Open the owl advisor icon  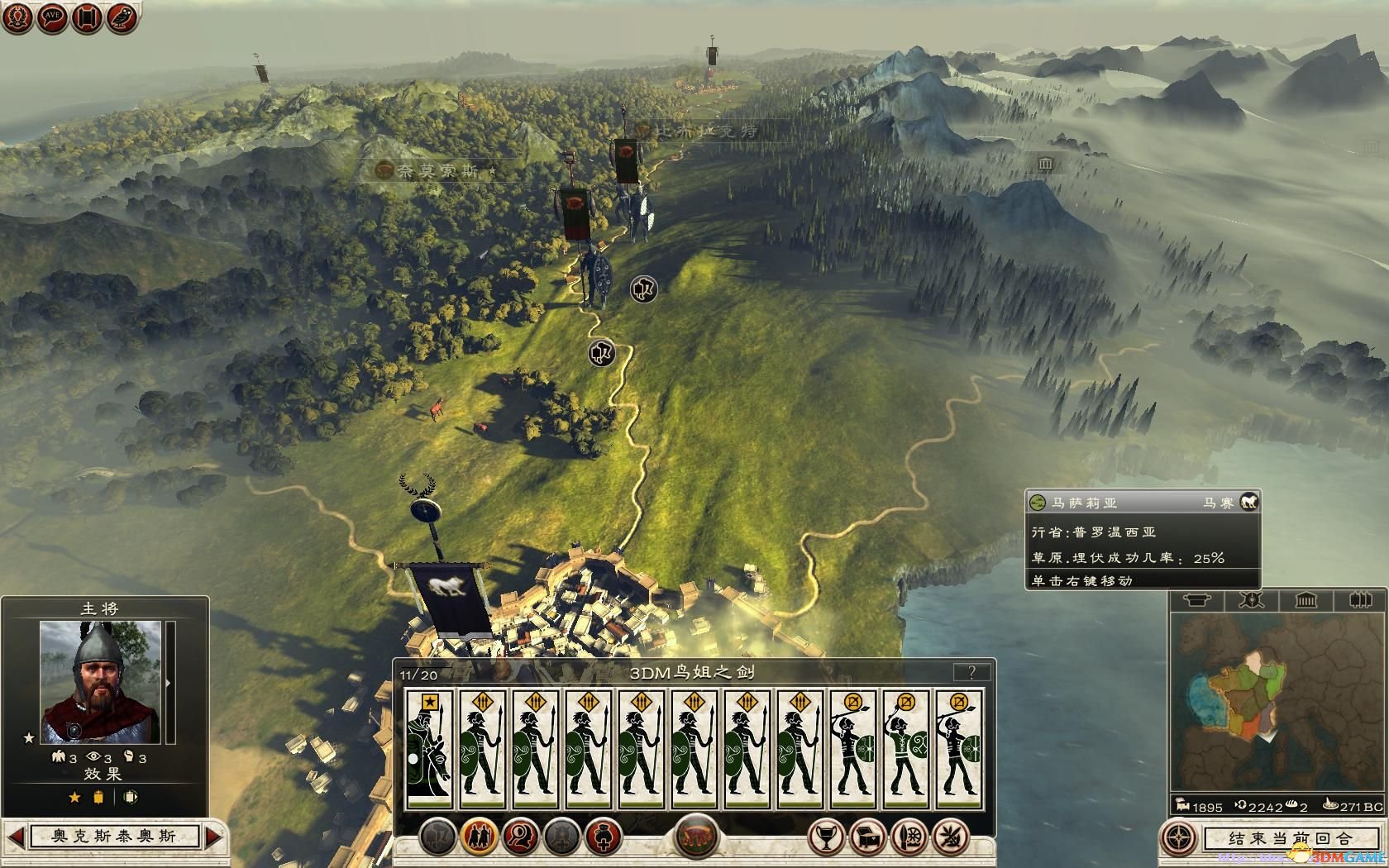[x=122, y=18]
